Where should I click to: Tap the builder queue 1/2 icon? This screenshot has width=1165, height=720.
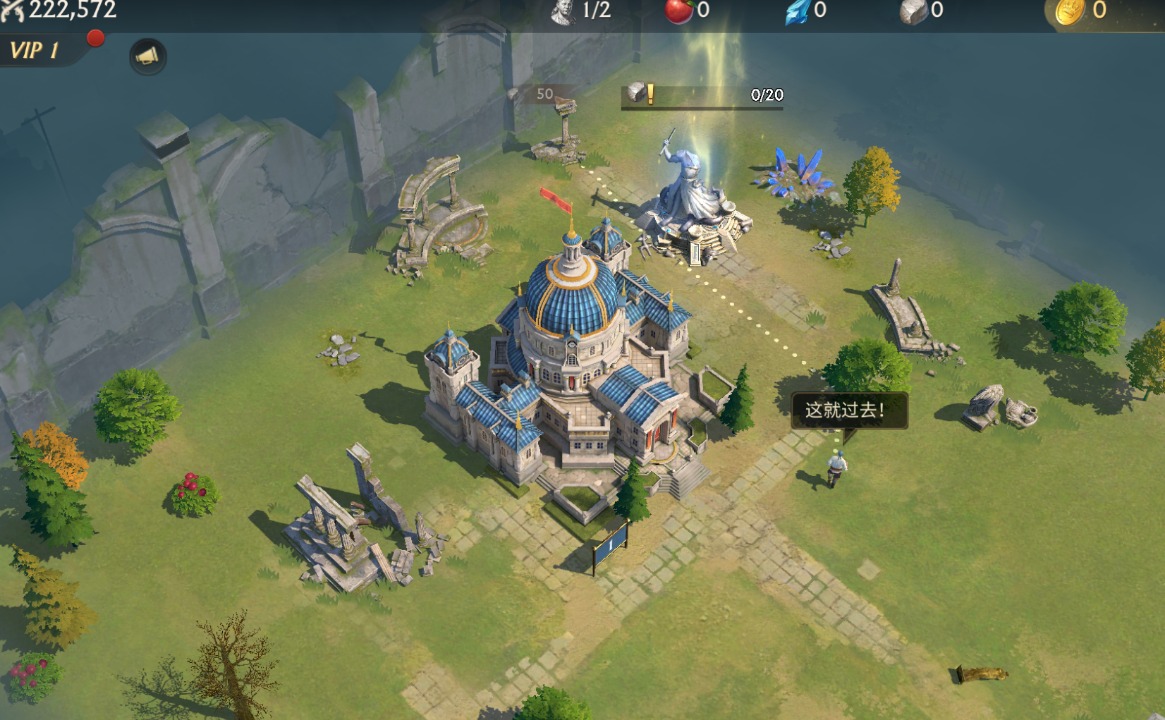[x=565, y=11]
